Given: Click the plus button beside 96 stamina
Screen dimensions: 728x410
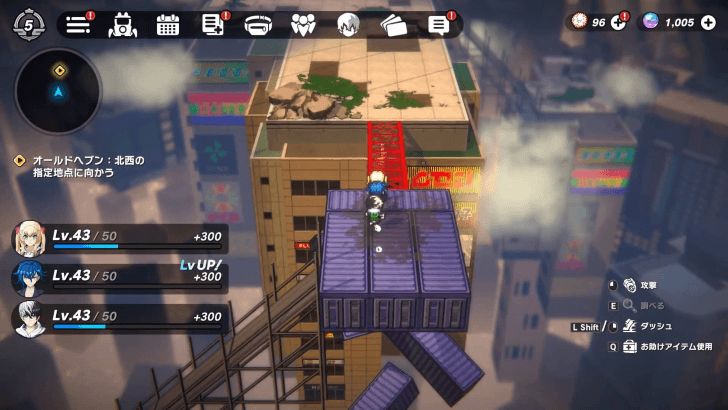Looking at the screenshot, I should [x=617, y=22].
